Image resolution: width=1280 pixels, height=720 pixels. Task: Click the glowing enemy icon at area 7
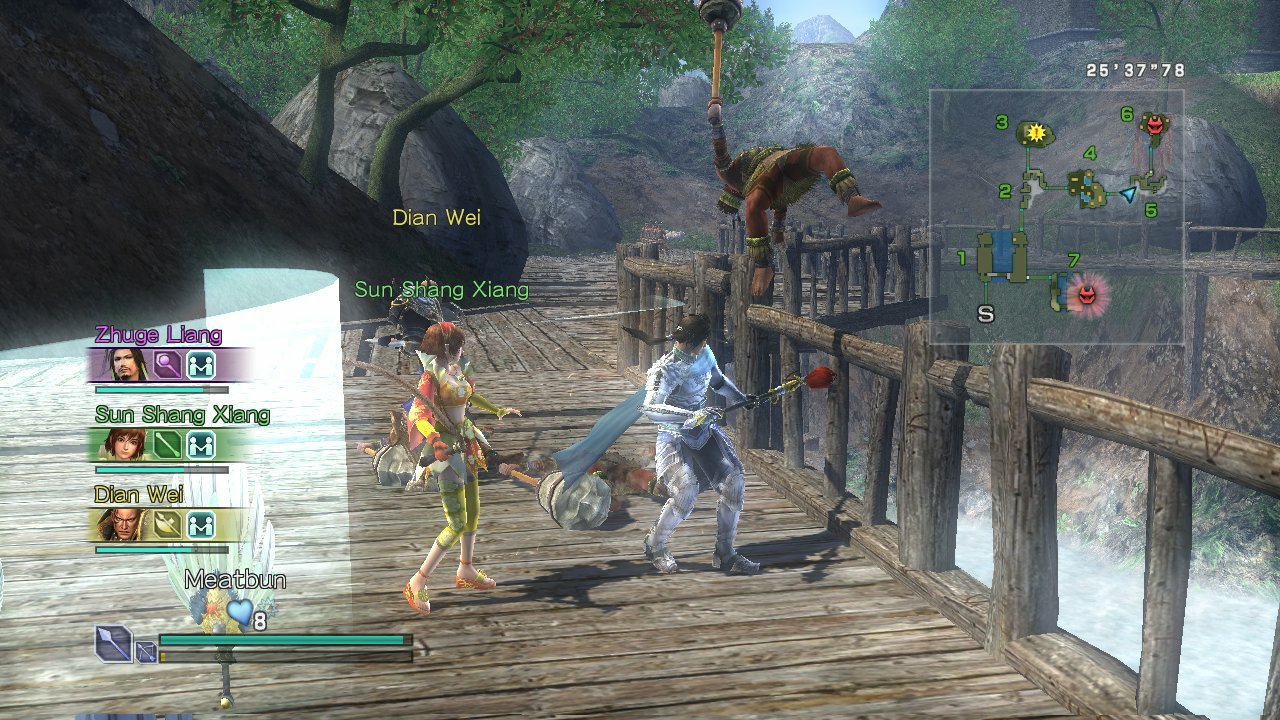coord(1086,294)
